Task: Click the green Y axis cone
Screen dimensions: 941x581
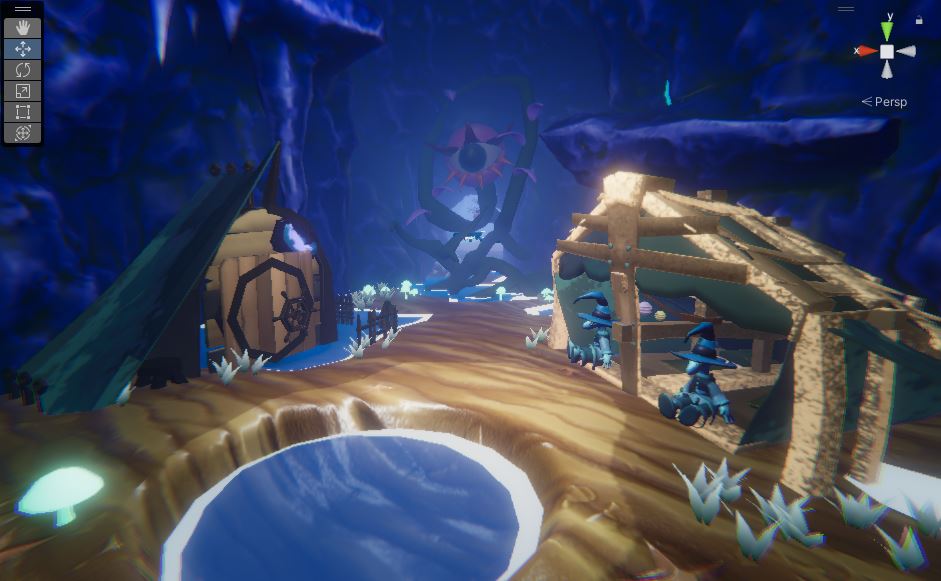Action: point(887,29)
